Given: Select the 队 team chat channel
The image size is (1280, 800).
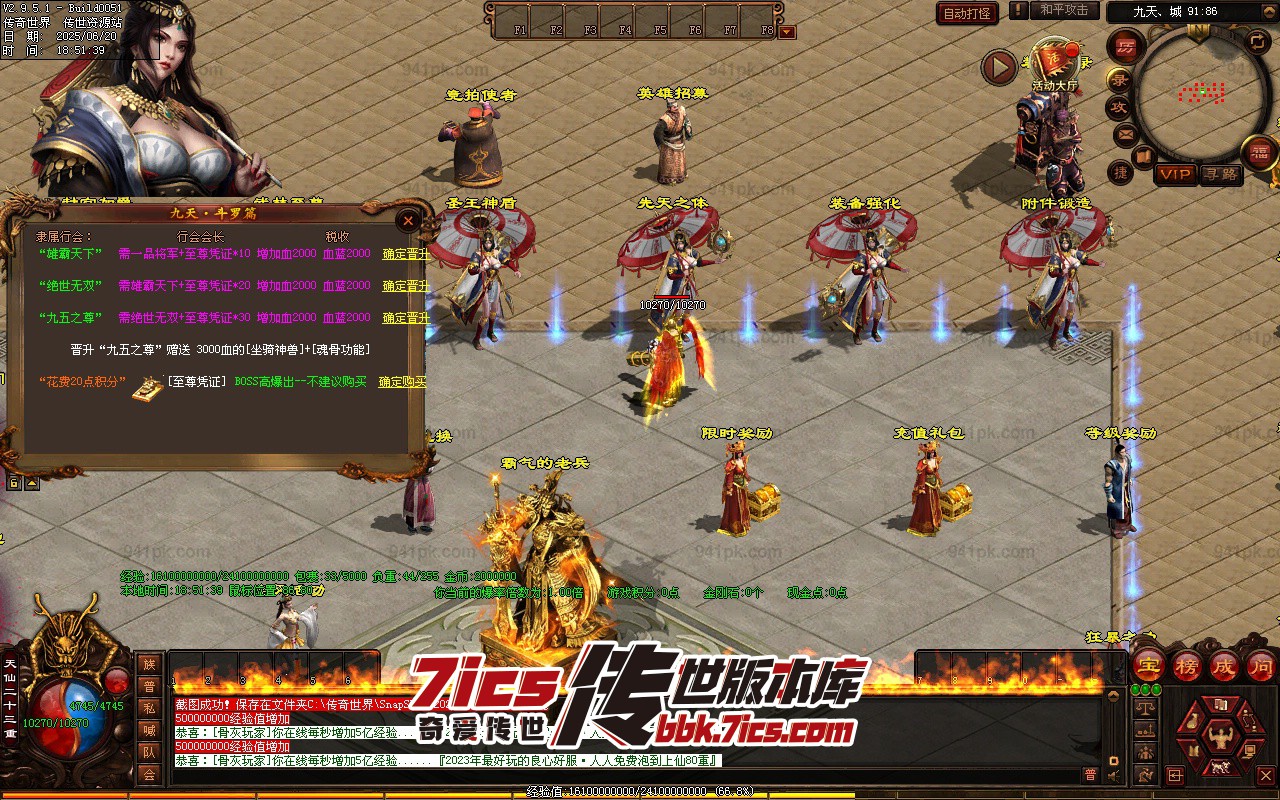Looking at the screenshot, I should click(149, 752).
